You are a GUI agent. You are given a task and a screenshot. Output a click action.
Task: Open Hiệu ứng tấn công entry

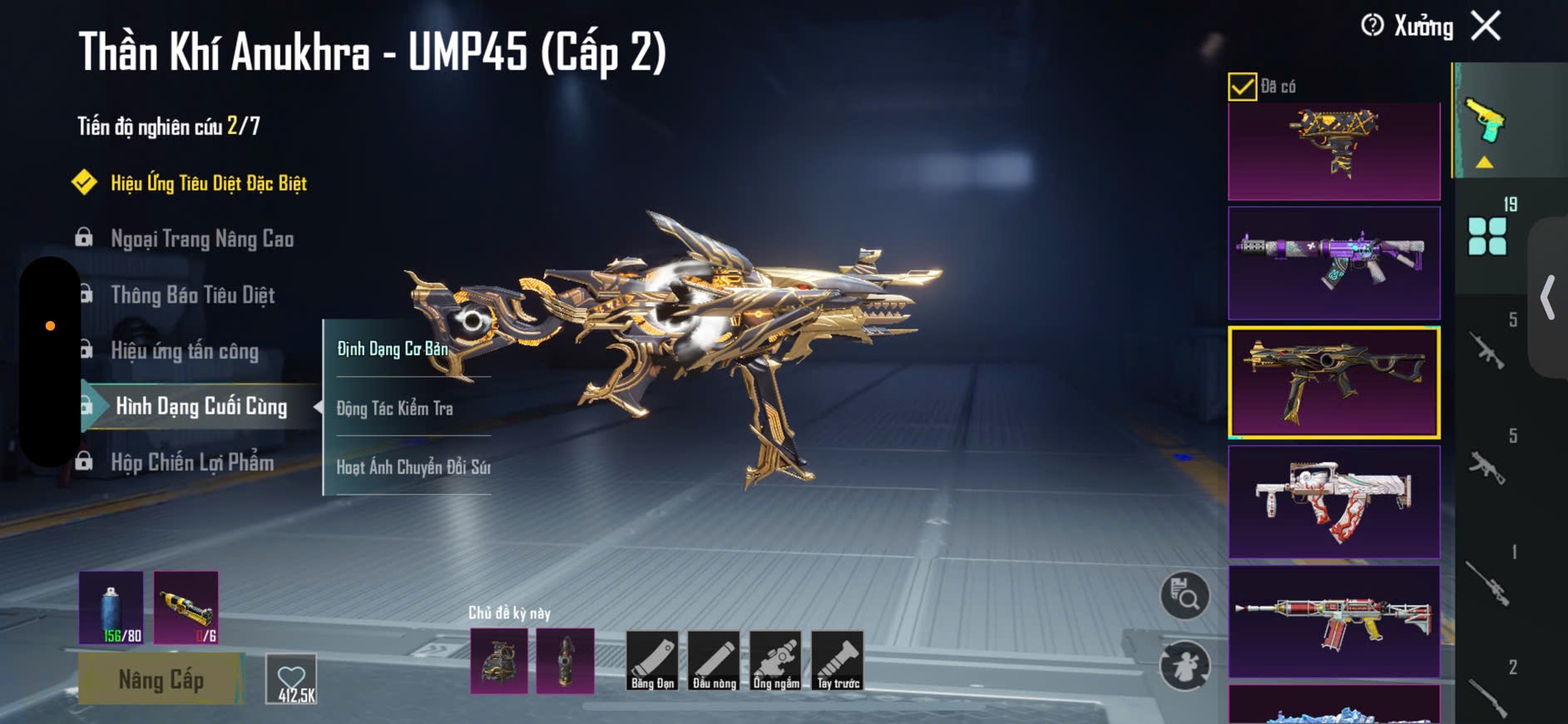[185, 350]
